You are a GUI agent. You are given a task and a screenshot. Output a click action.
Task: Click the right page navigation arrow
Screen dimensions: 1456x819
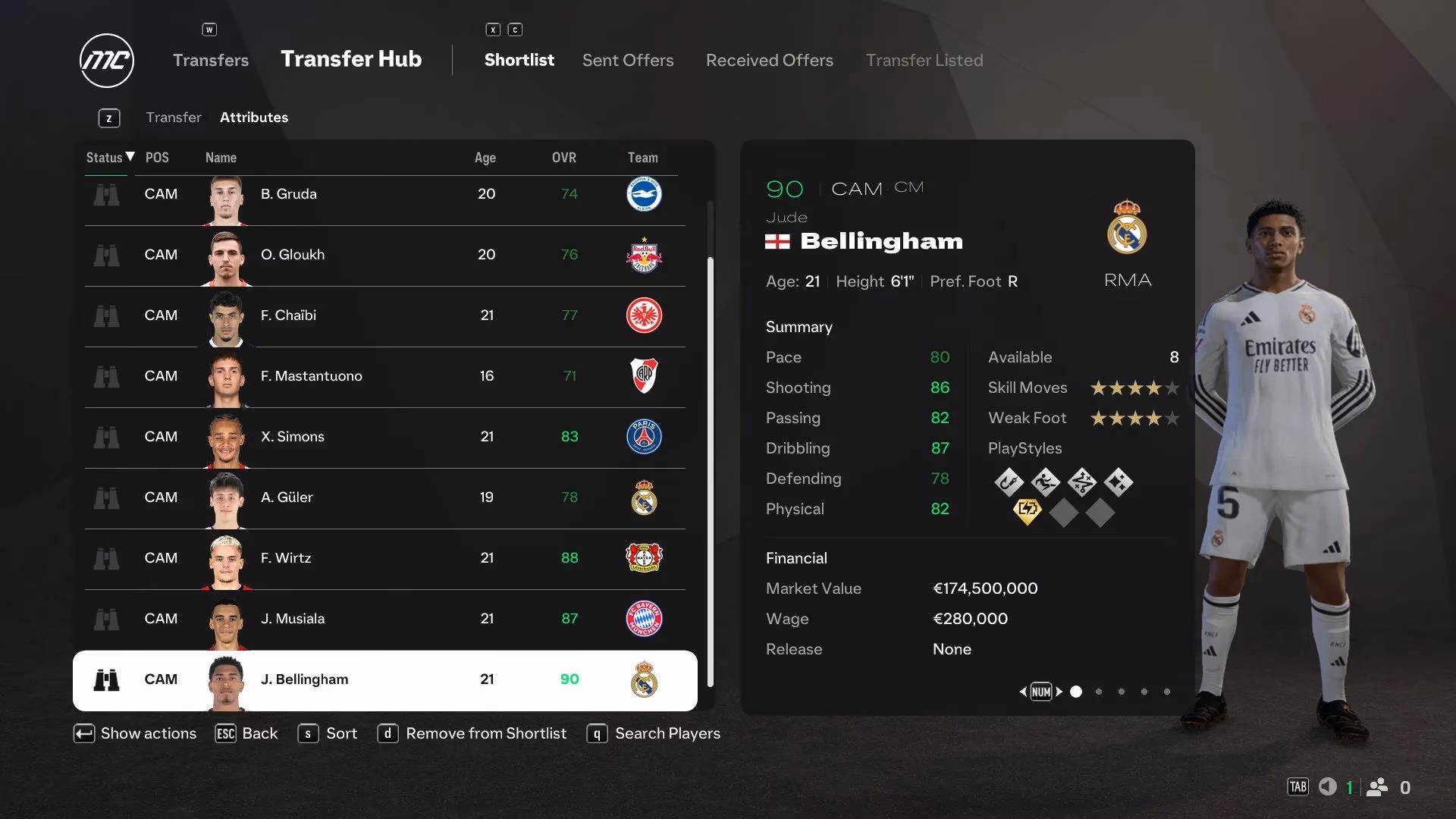(1058, 692)
